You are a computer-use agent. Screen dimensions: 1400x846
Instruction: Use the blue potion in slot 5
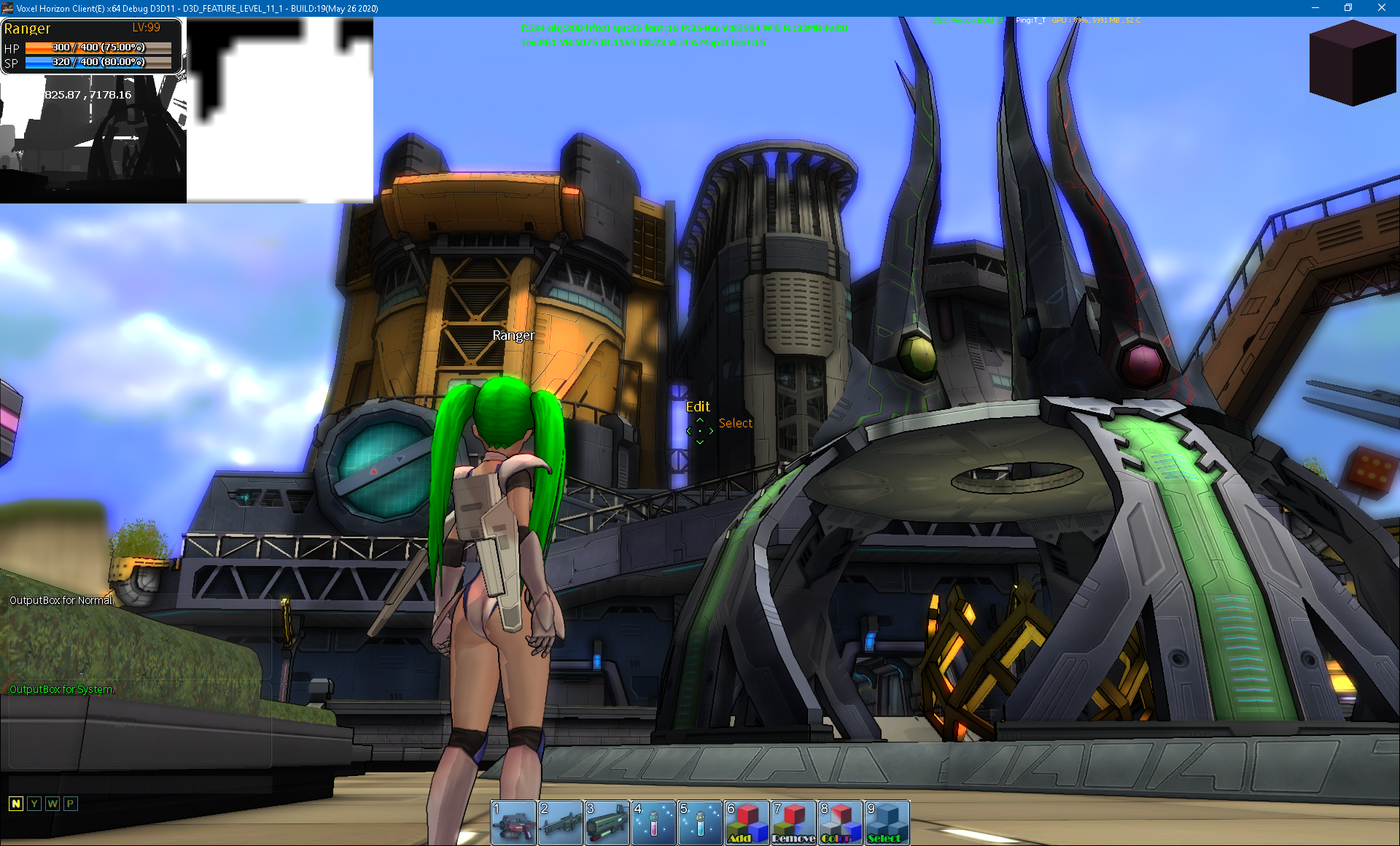pos(701,823)
